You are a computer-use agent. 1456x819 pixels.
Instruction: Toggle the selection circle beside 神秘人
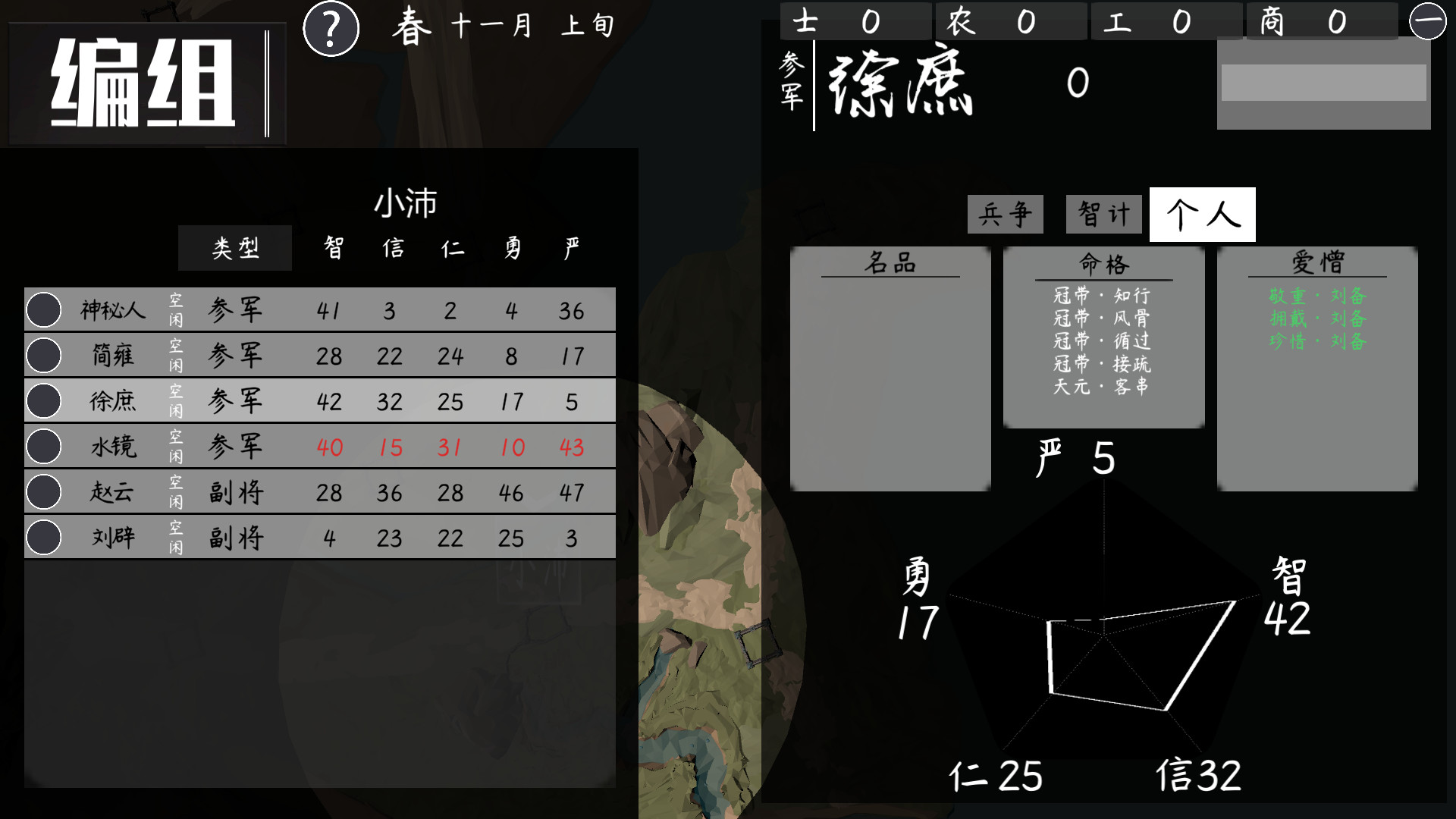tap(43, 309)
